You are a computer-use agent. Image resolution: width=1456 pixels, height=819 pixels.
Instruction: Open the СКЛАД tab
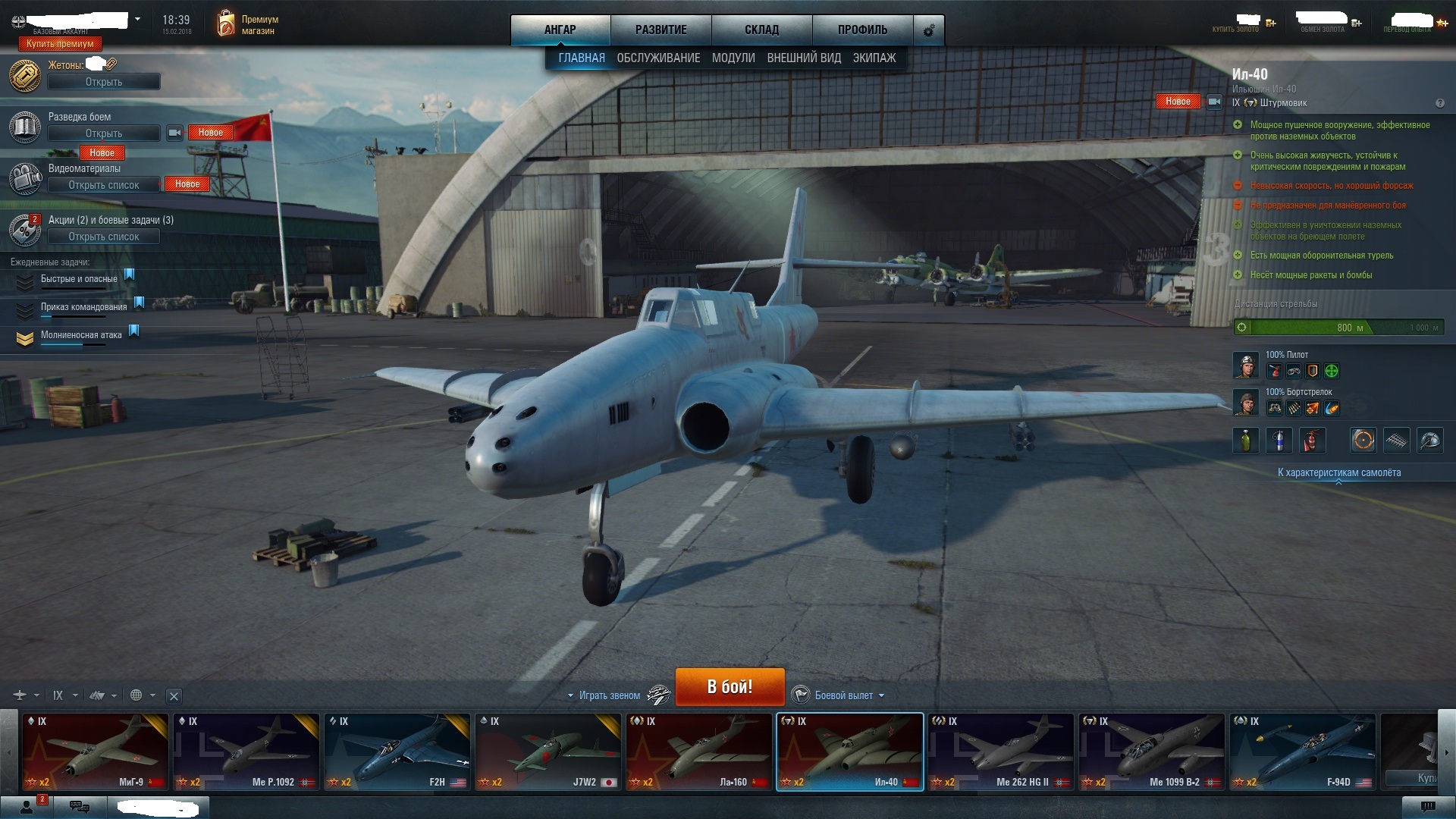(761, 30)
